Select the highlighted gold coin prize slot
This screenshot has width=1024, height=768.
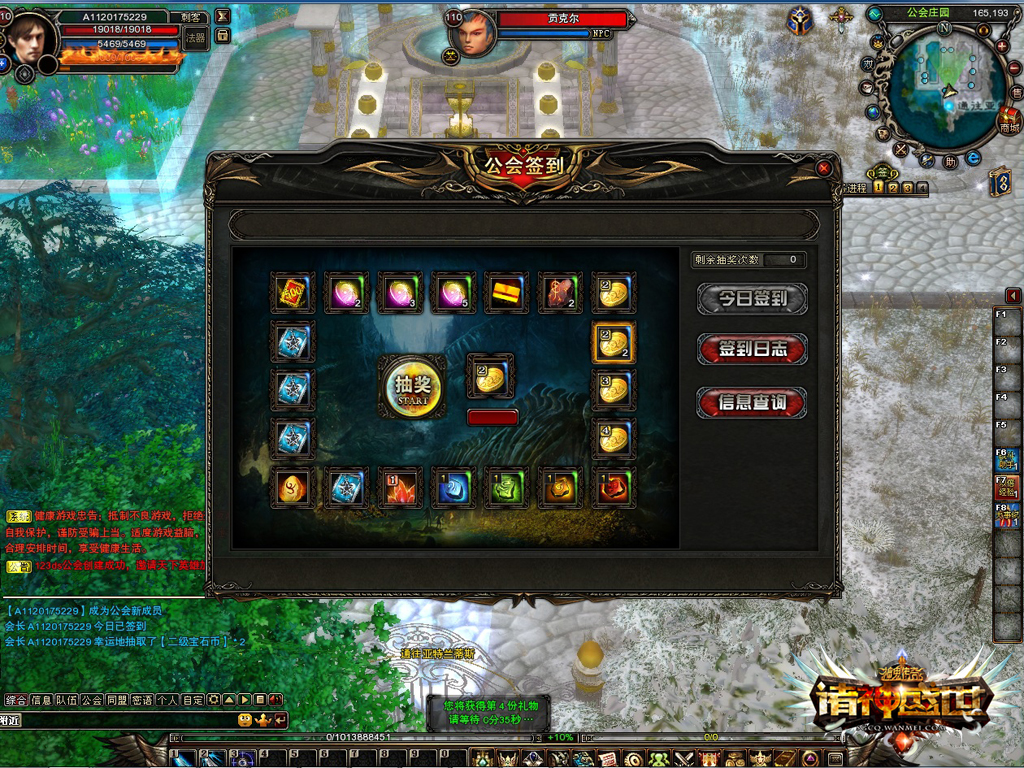[613, 342]
